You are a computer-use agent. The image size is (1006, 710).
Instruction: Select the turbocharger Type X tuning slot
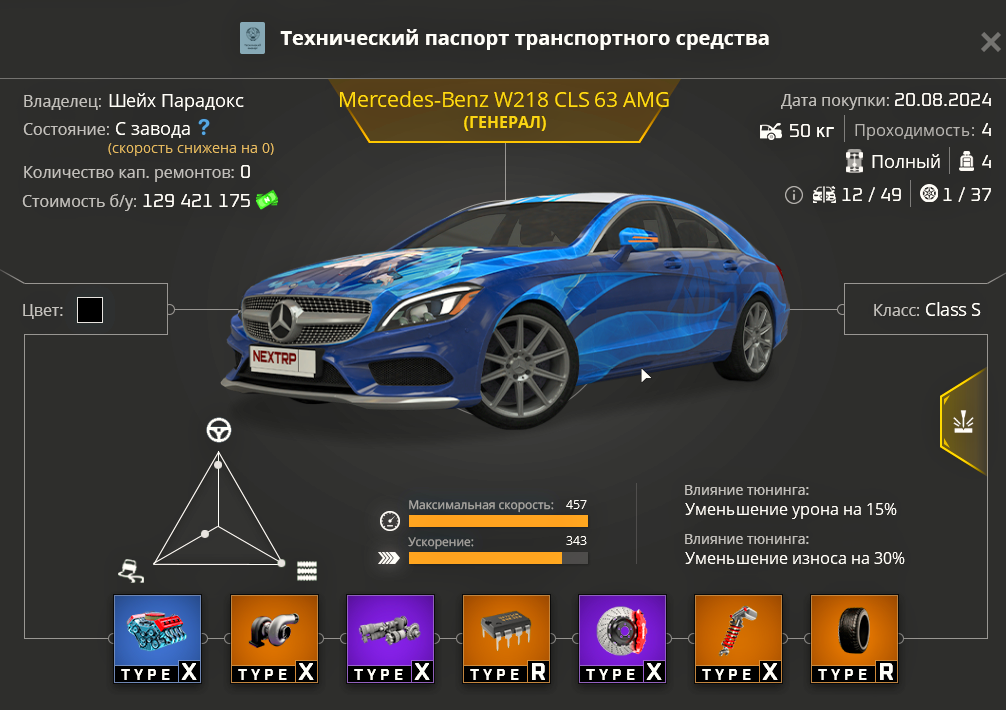pos(274,639)
